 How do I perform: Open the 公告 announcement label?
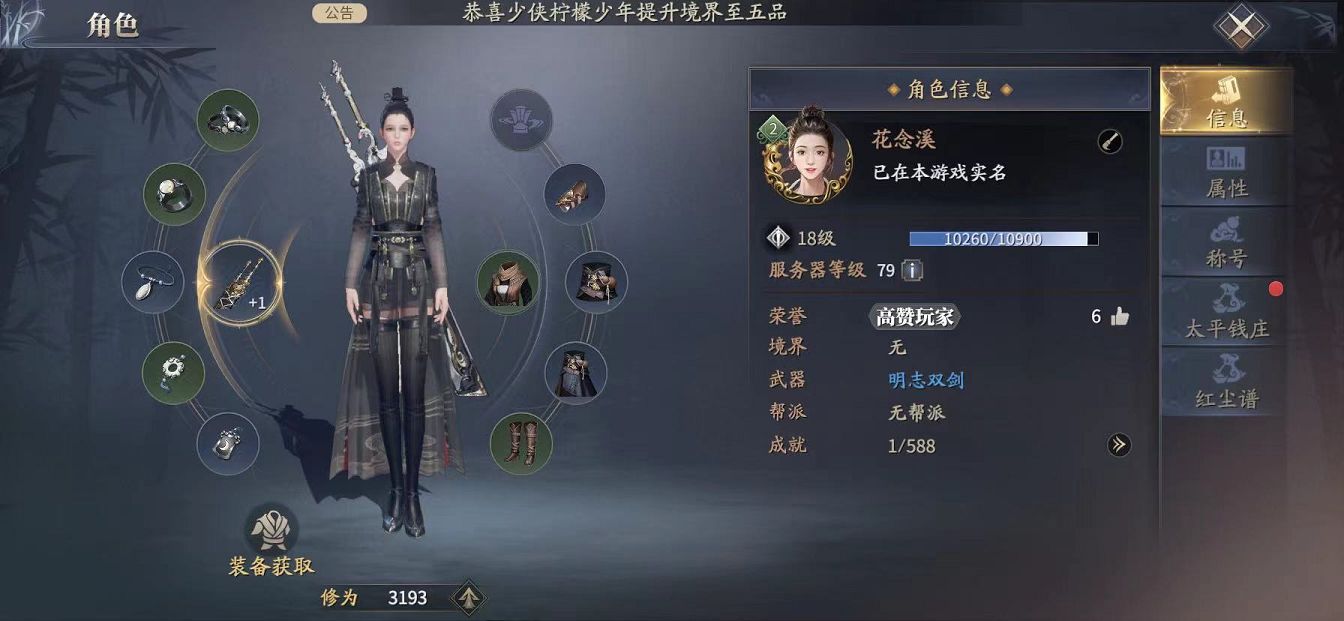(x=339, y=13)
